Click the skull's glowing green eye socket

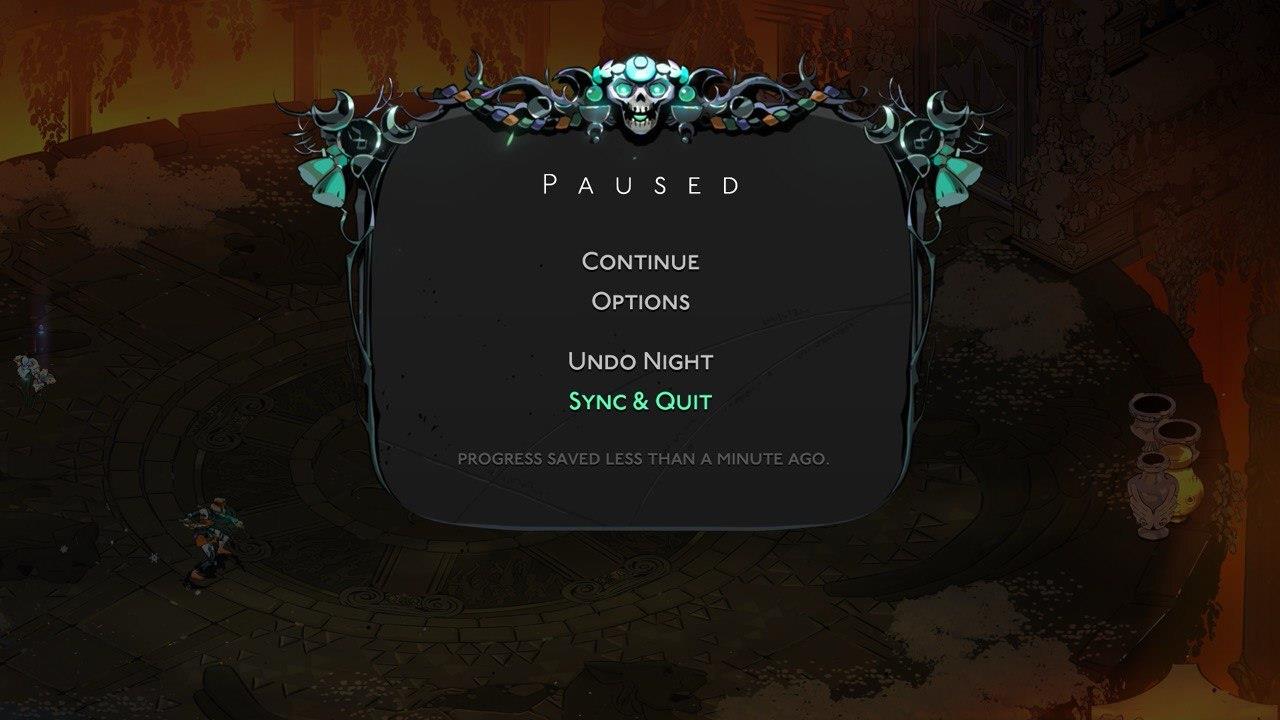624,90
